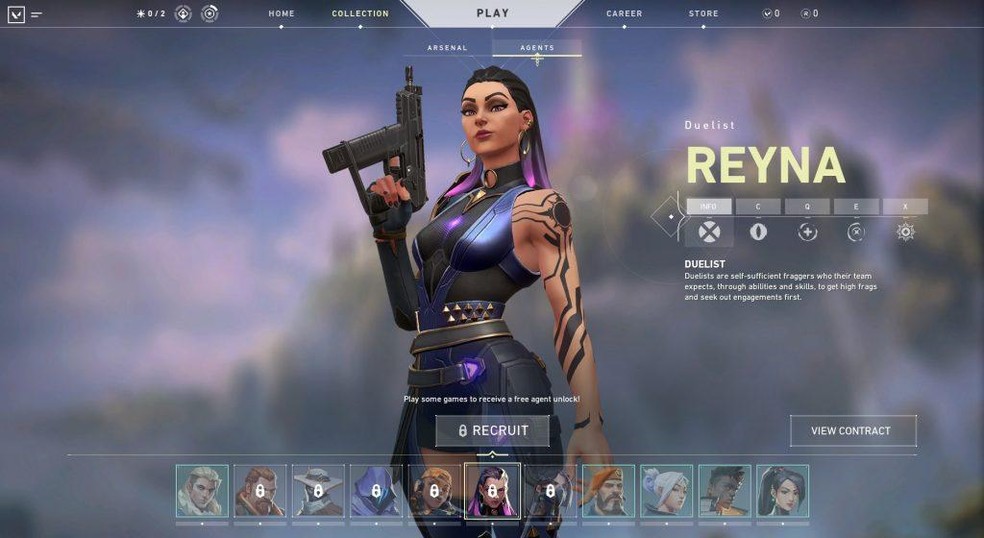Open the Valorant logo menu
984x538 pixels.
coord(16,14)
